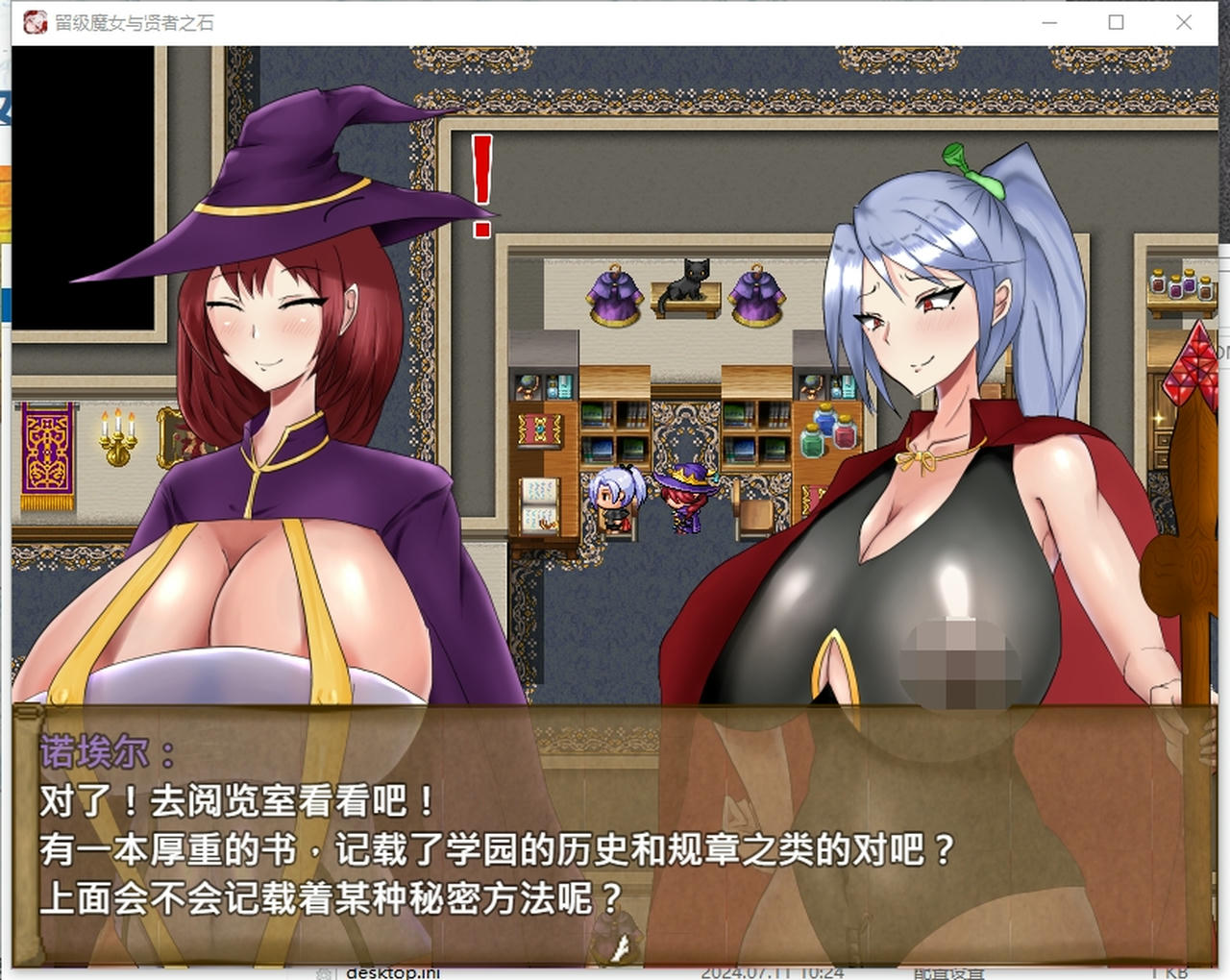Click the silver-haired chibi character sprite

tap(616, 498)
